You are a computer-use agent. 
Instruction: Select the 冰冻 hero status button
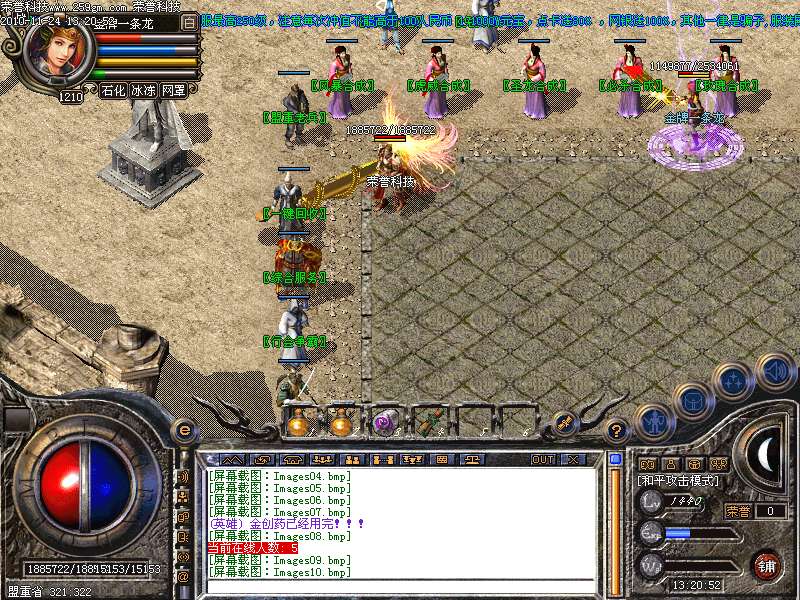tap(143, 90)
